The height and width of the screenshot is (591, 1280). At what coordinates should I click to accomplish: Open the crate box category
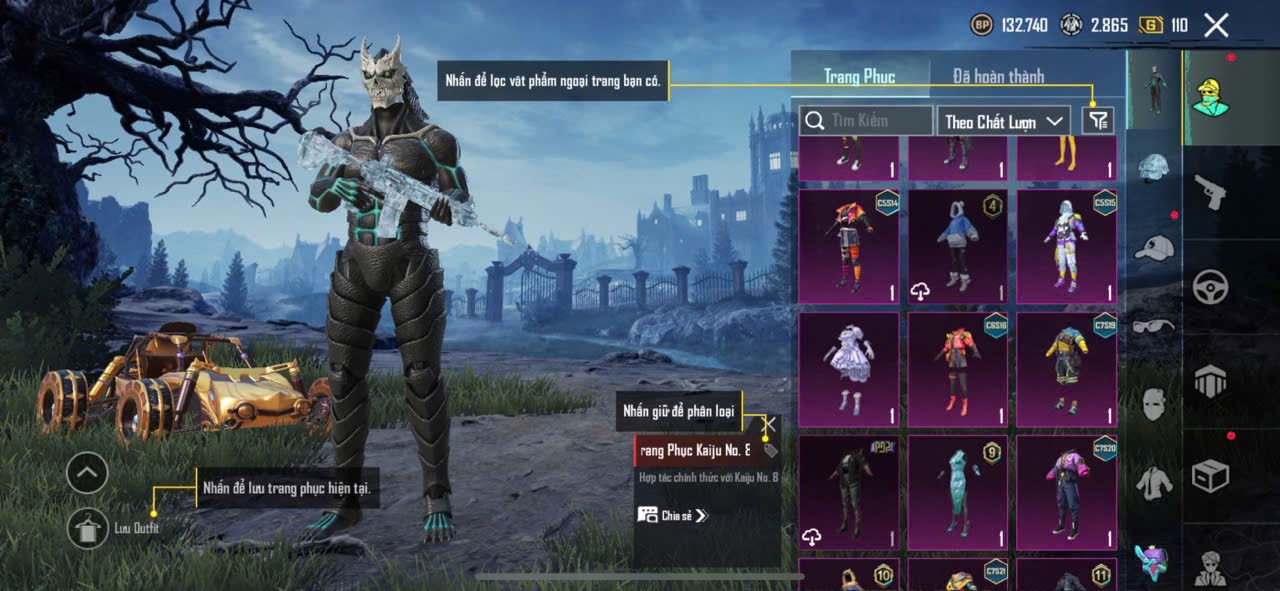click(x=1210, y=476)
